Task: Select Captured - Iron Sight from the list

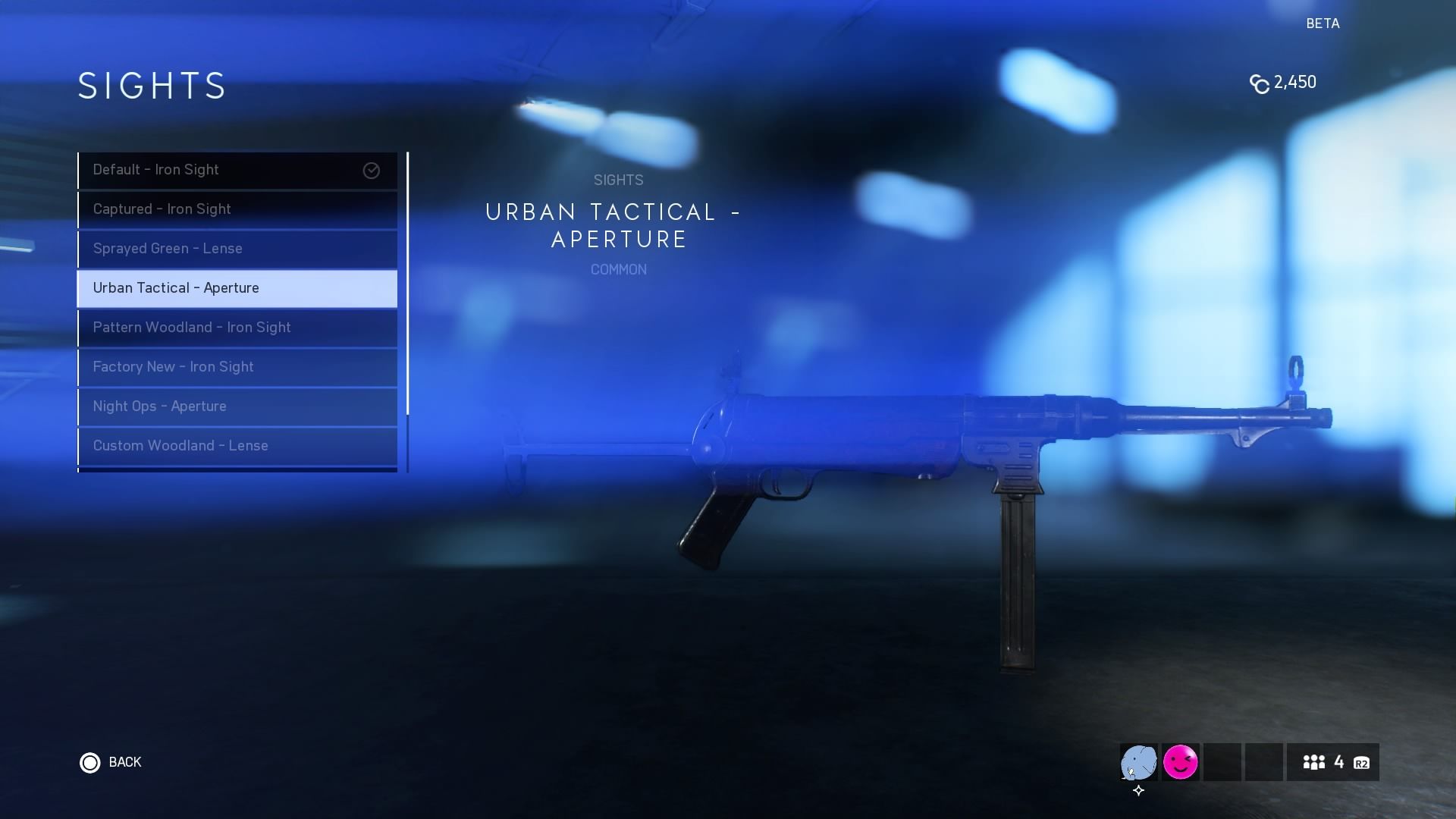Action: pyautogui.click(x=237, y=209)
